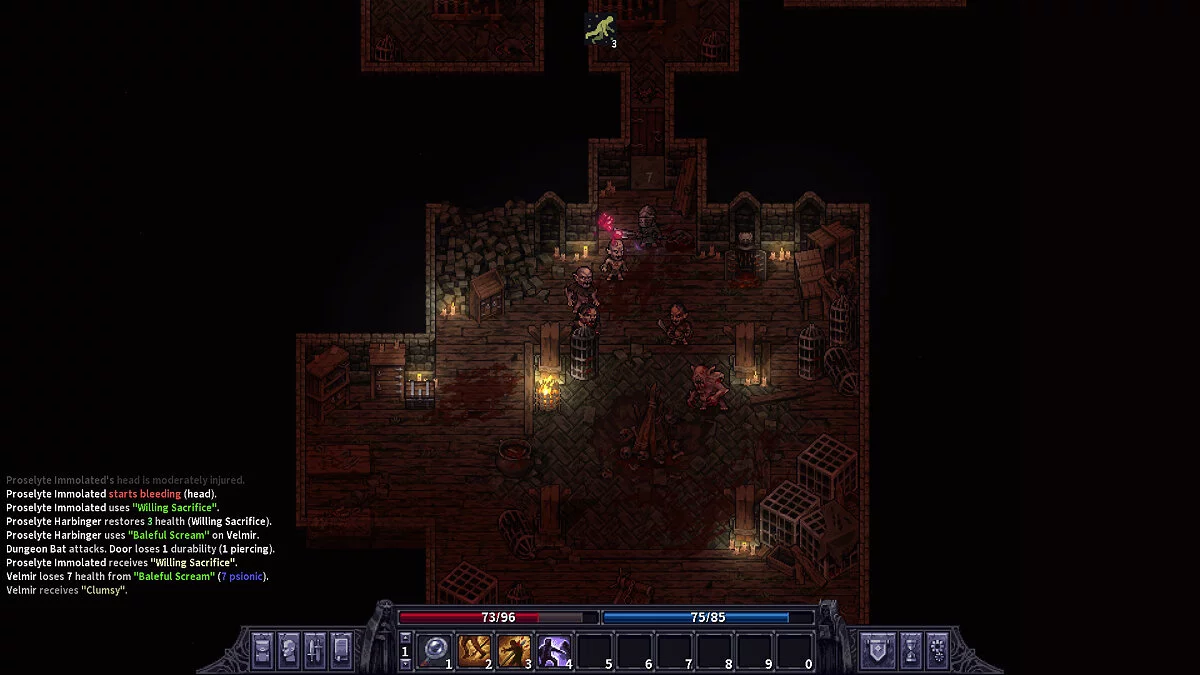Open the character head profile button
The width and height of the screenshot is (1200, 675).
[288, 649]
